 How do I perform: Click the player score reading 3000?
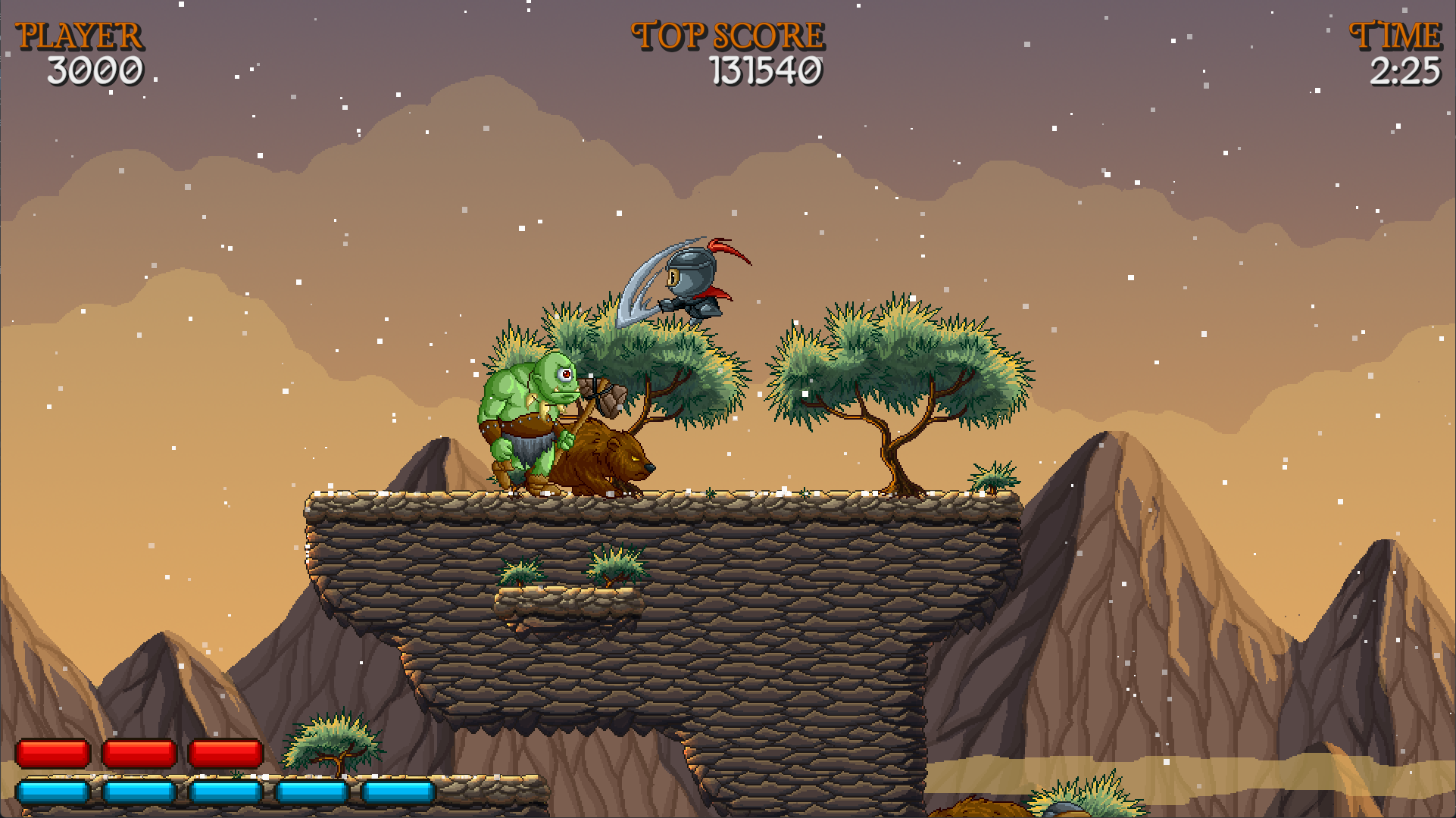(x=95, y=70)
